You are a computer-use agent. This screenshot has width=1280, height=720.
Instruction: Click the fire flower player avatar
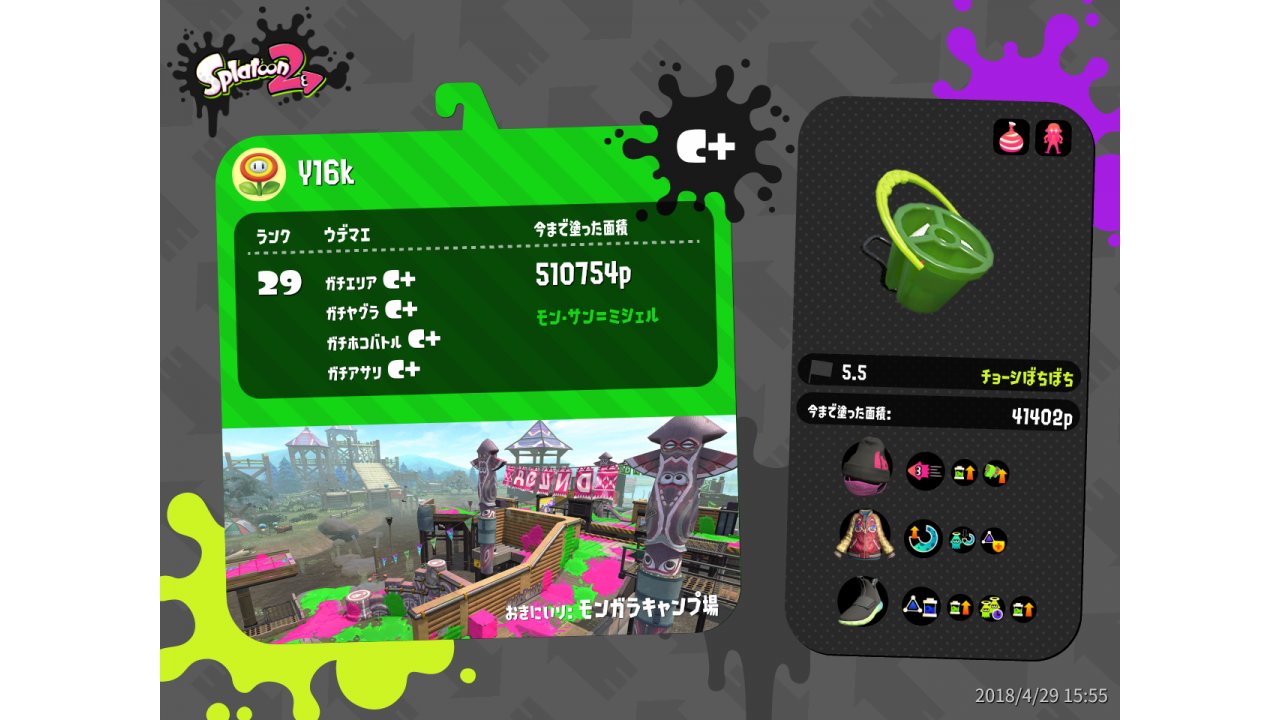259,174
